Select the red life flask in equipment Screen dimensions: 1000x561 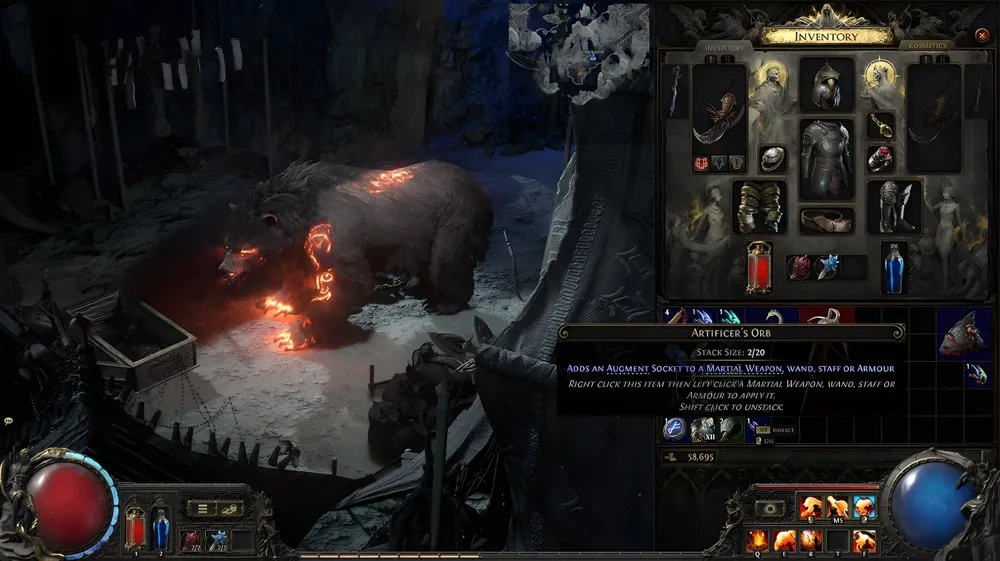click(x=760, y=267)
